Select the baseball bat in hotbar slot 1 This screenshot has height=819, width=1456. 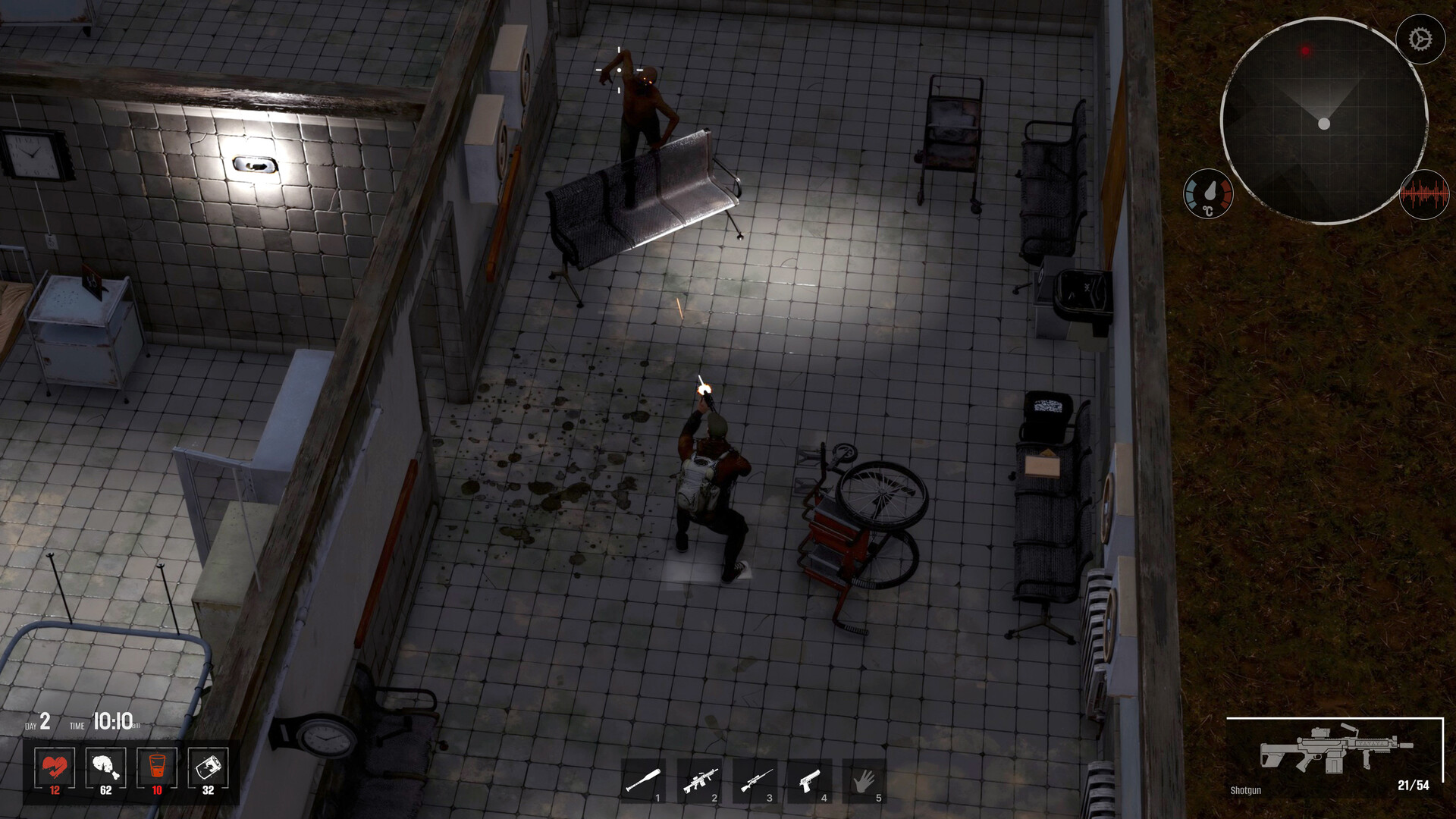pos(644,780)
